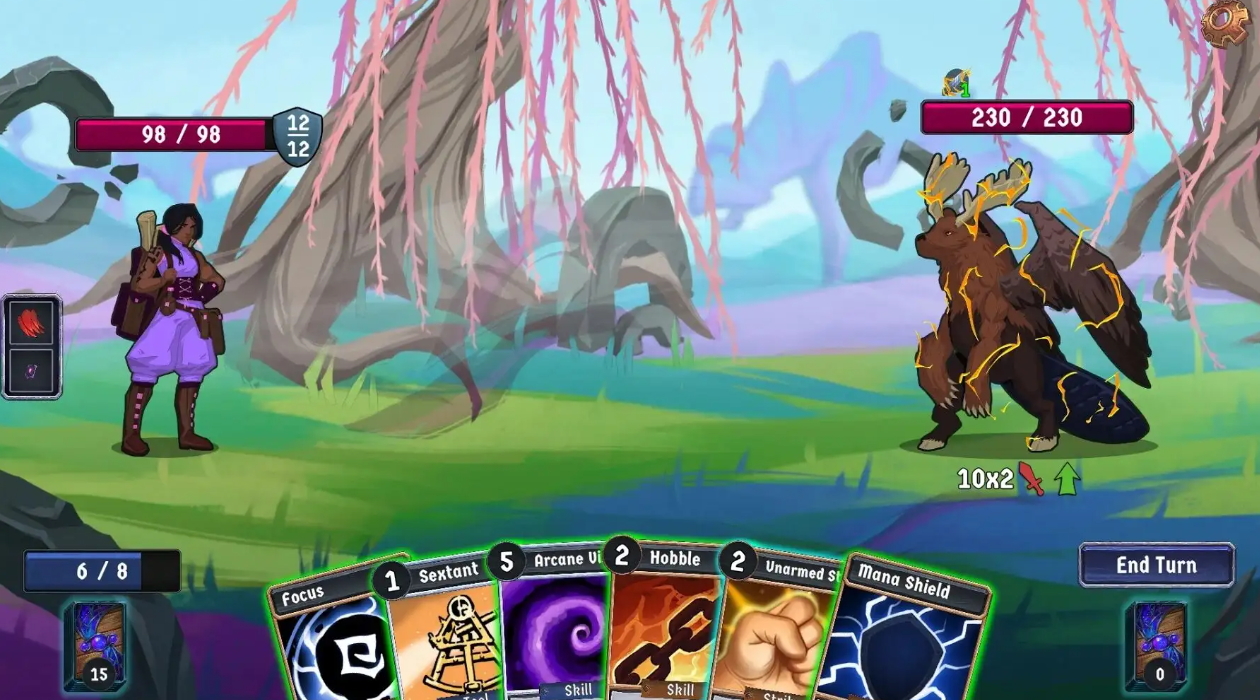Check the enemy's buff icon above health
The image size is (1260, 700).
click(957, 83)
